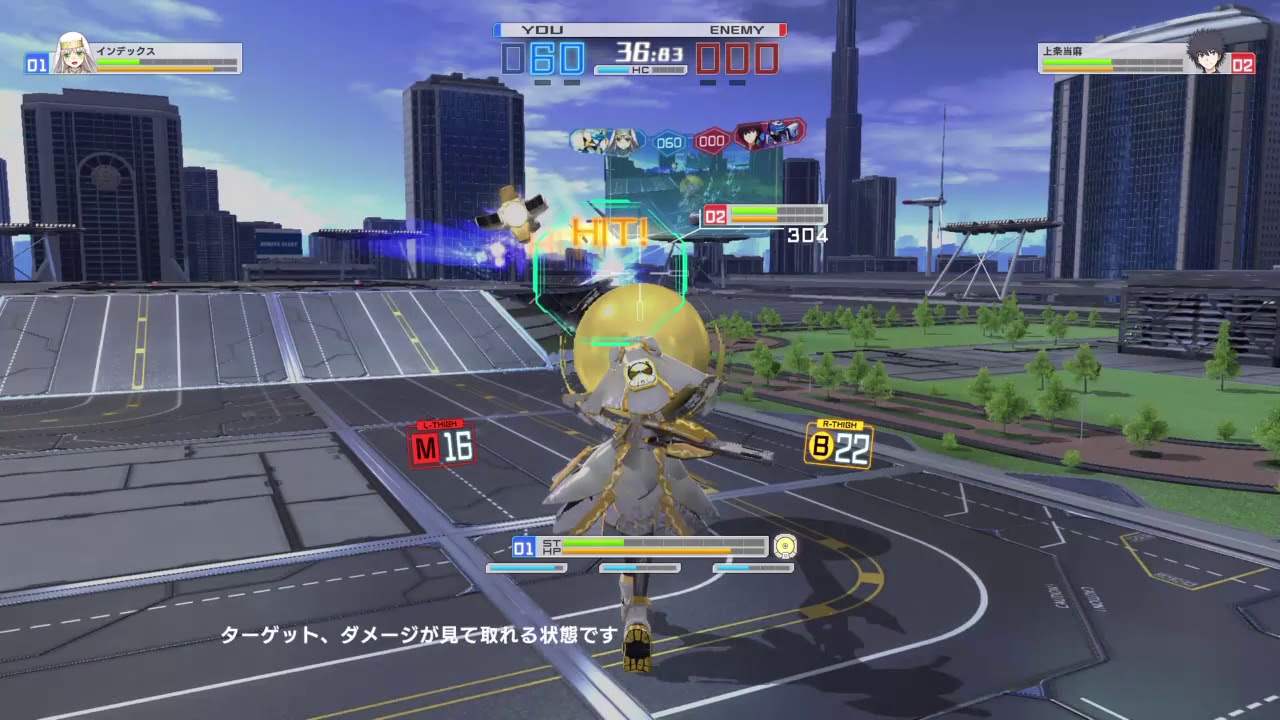Select the ENEMY header tab
Viewport: 1280px width, 720px height.
(x=736, y=29)
